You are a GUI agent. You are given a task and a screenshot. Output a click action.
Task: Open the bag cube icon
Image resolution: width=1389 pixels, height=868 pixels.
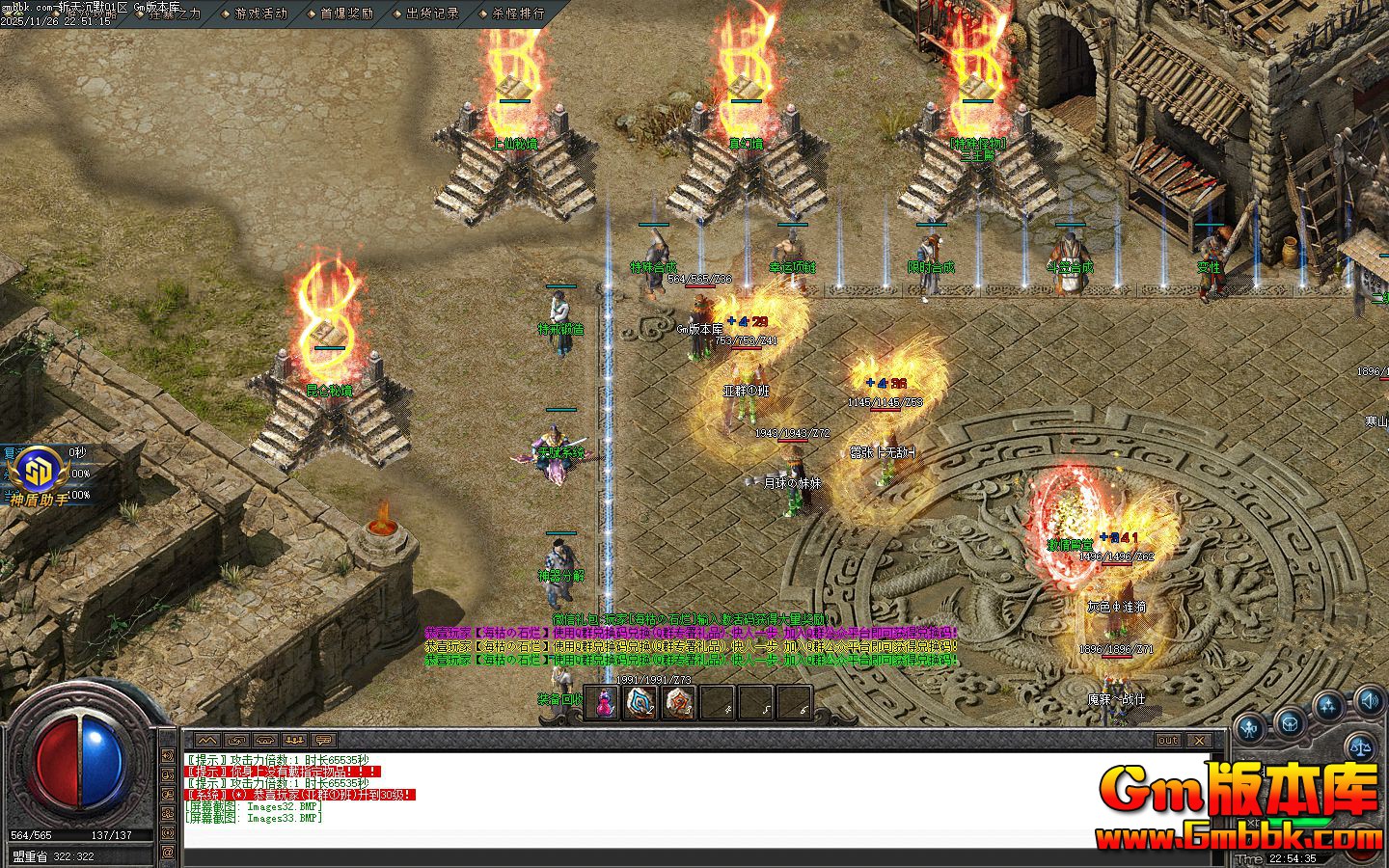tap(1290, 722)
